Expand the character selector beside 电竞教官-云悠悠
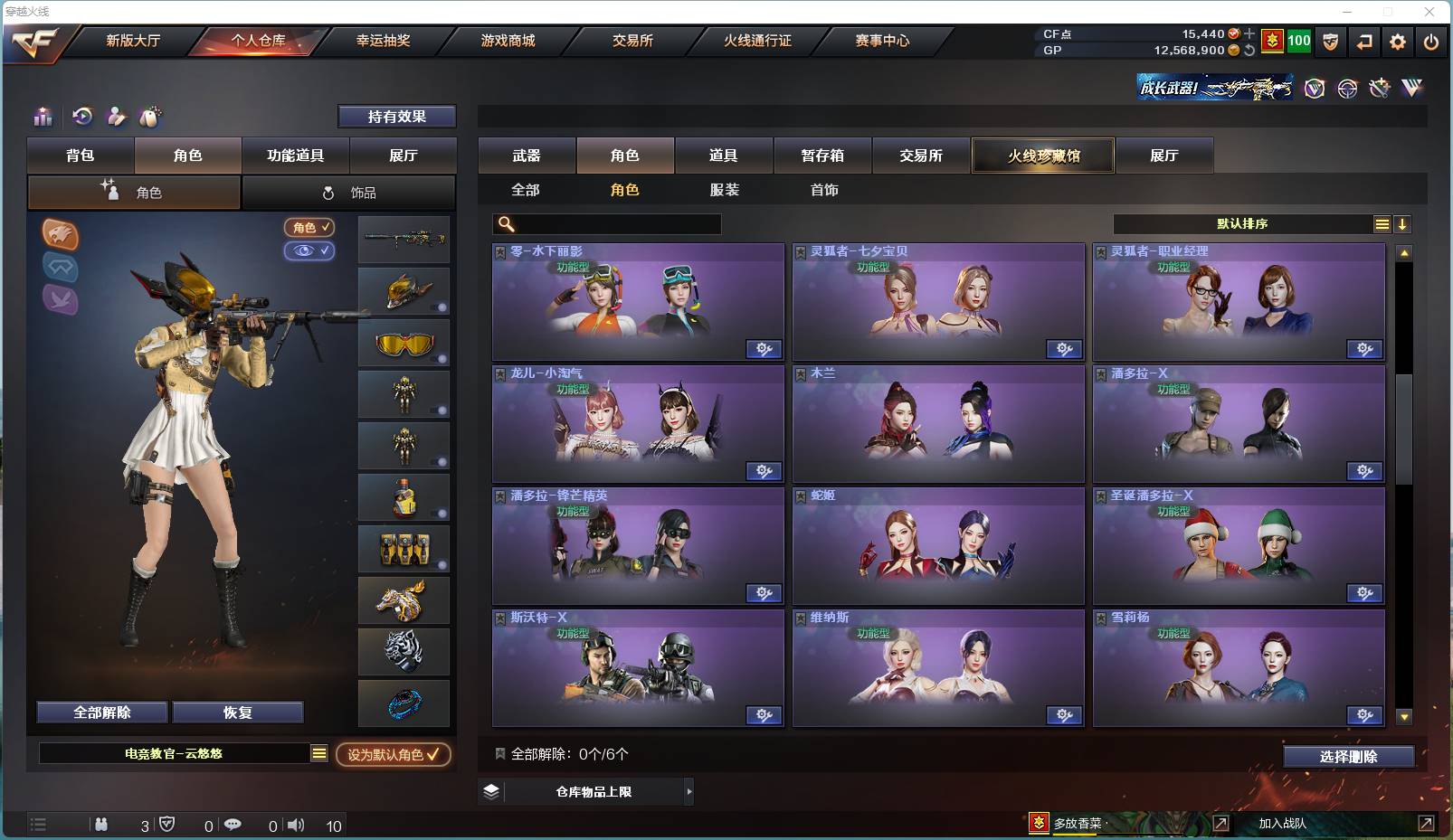 [x=318, y=752]
